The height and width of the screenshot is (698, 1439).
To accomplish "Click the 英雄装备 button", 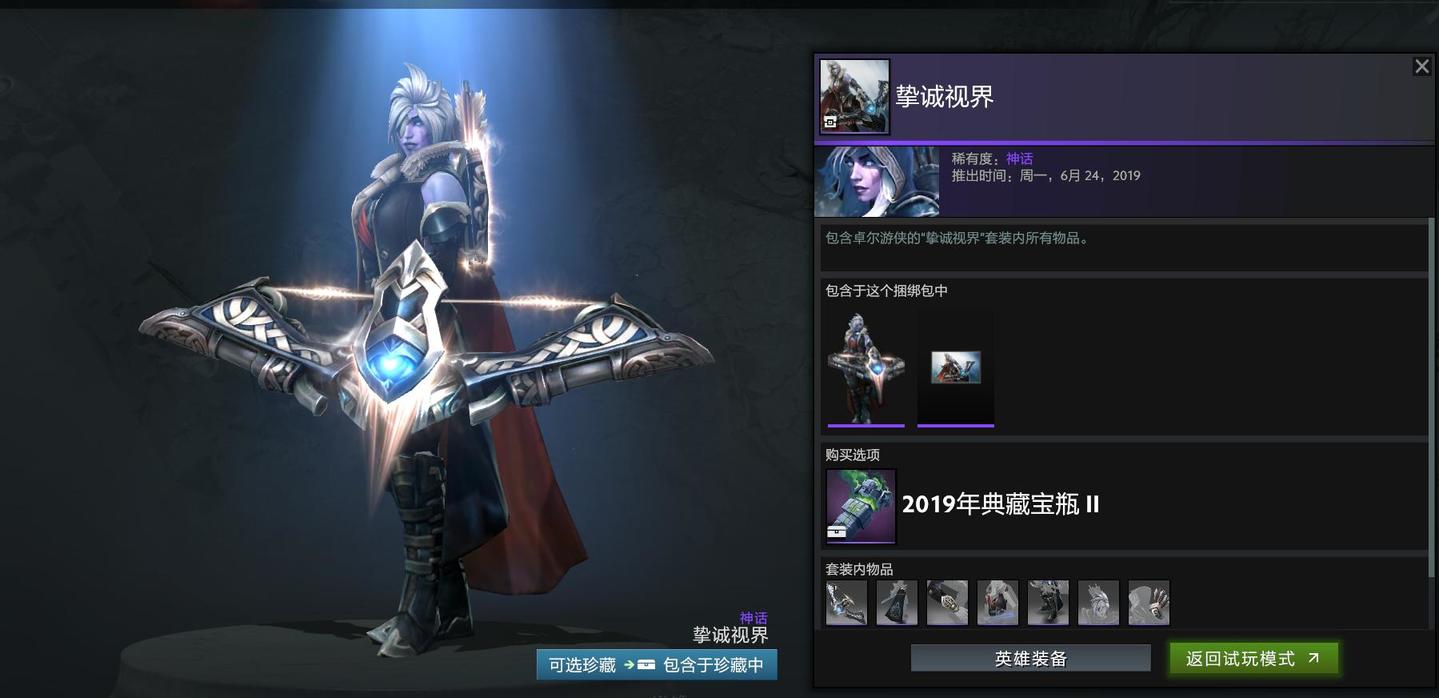I will pyautogui.click(x=1030, y=658).
